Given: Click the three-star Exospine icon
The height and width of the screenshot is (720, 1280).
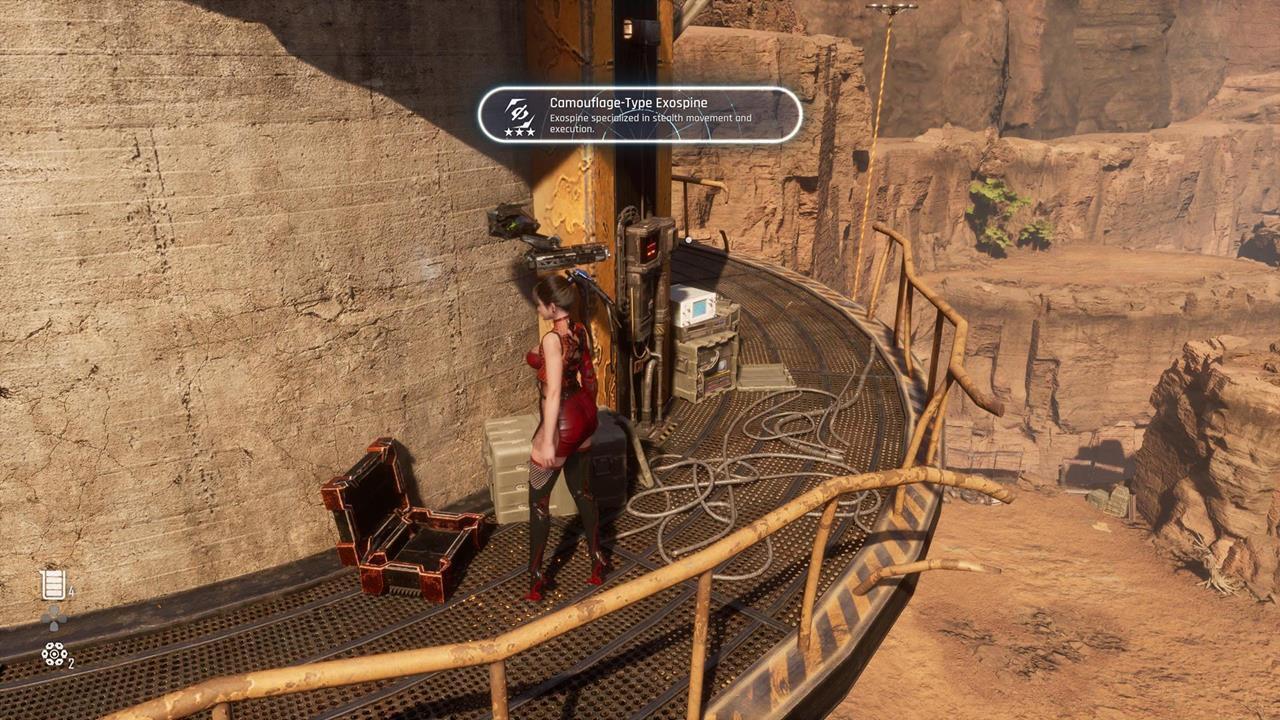Looking at the screenshot, I should [519, 115].
